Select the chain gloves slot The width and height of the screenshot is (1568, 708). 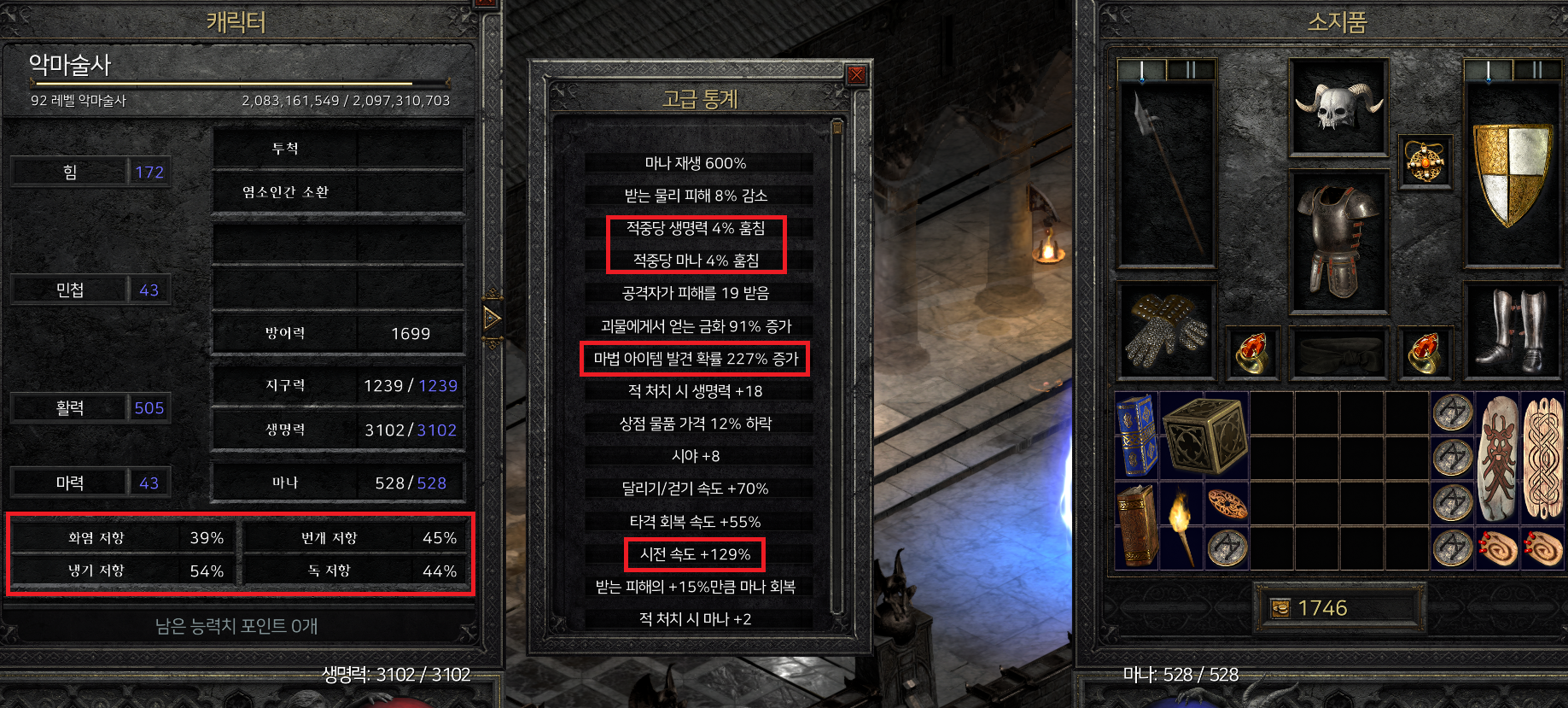[x=1166, y=330]
